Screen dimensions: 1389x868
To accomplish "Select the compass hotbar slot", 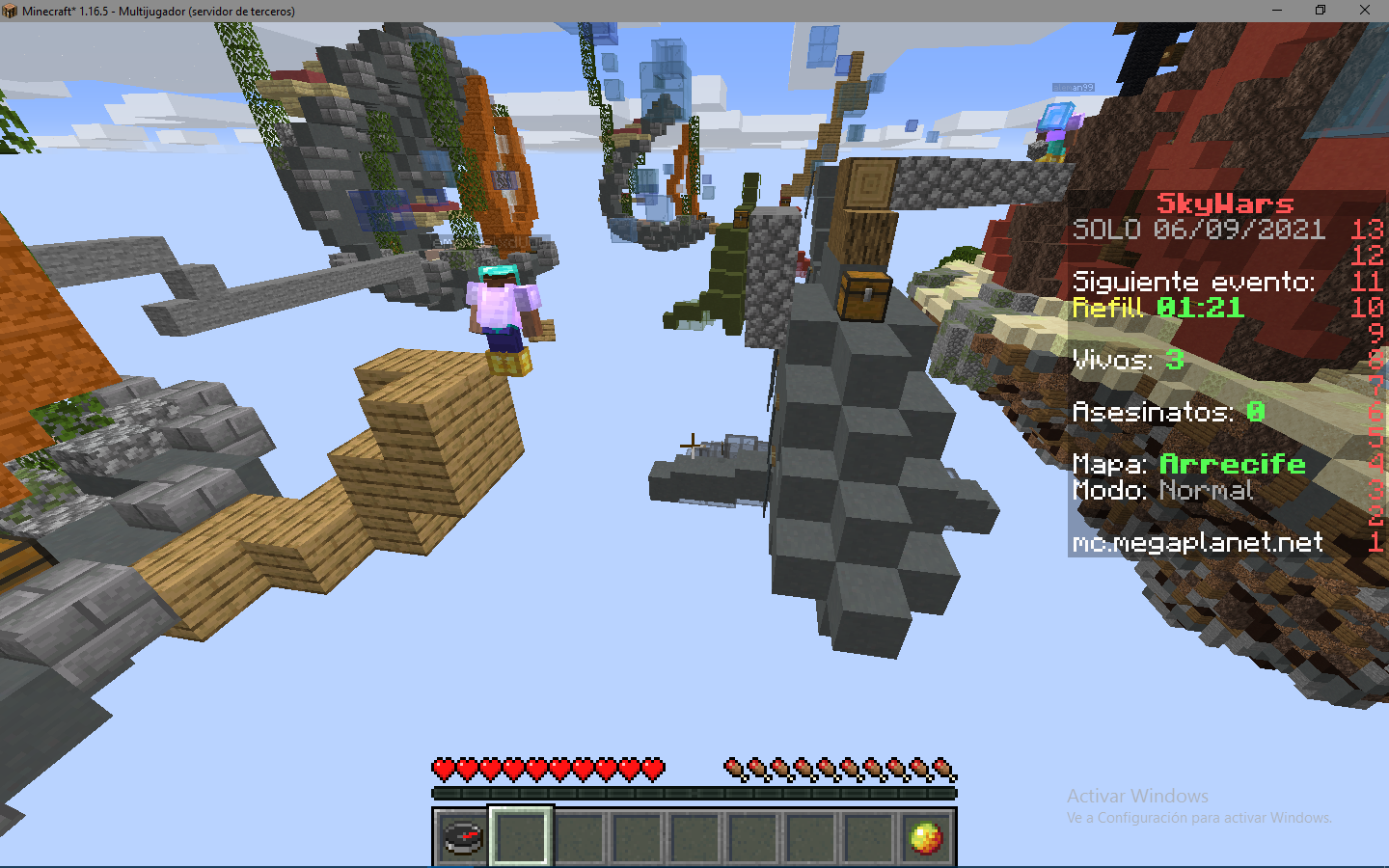I will 463,836.
